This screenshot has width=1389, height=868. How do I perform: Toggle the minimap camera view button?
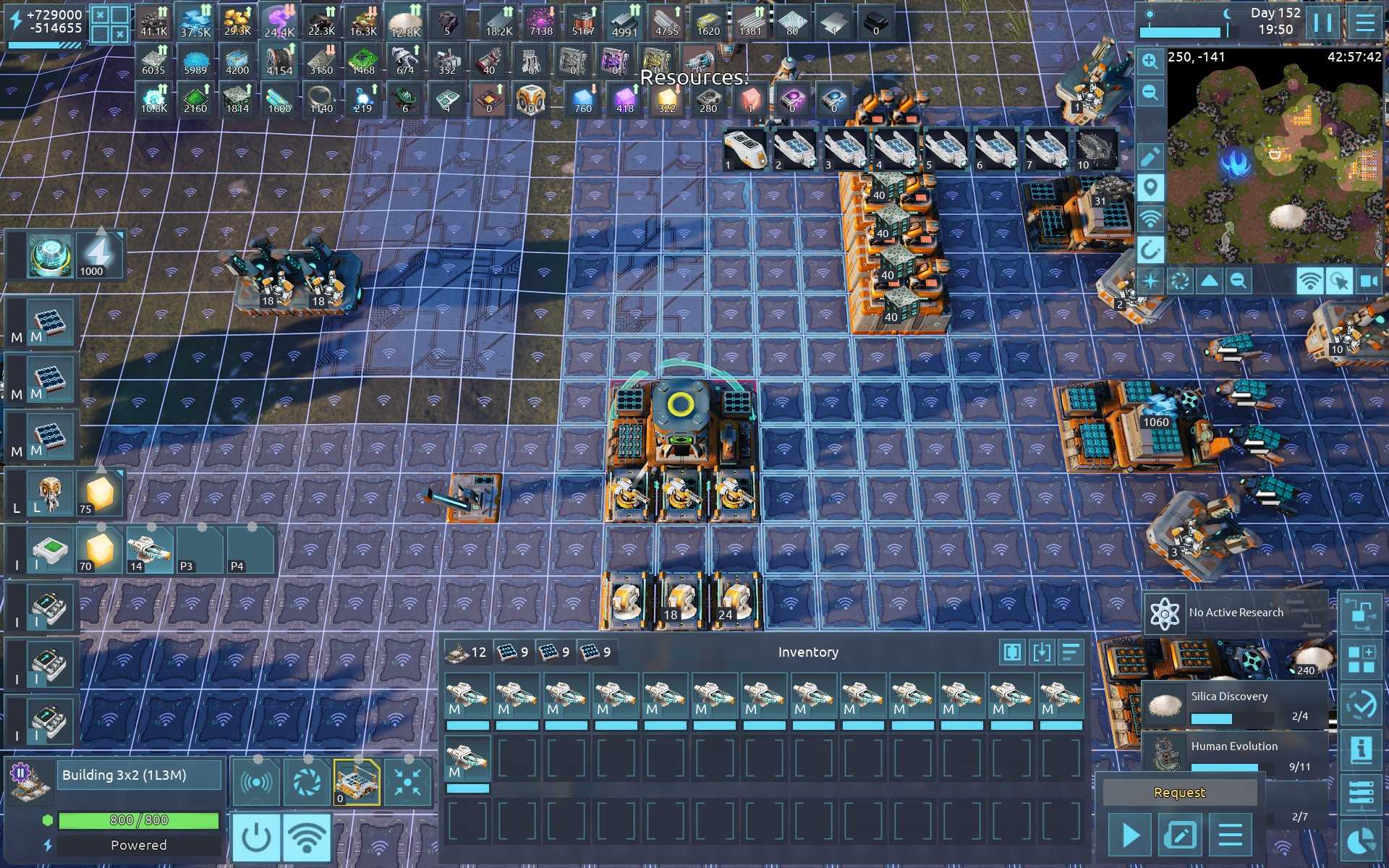pos(1368,281)
